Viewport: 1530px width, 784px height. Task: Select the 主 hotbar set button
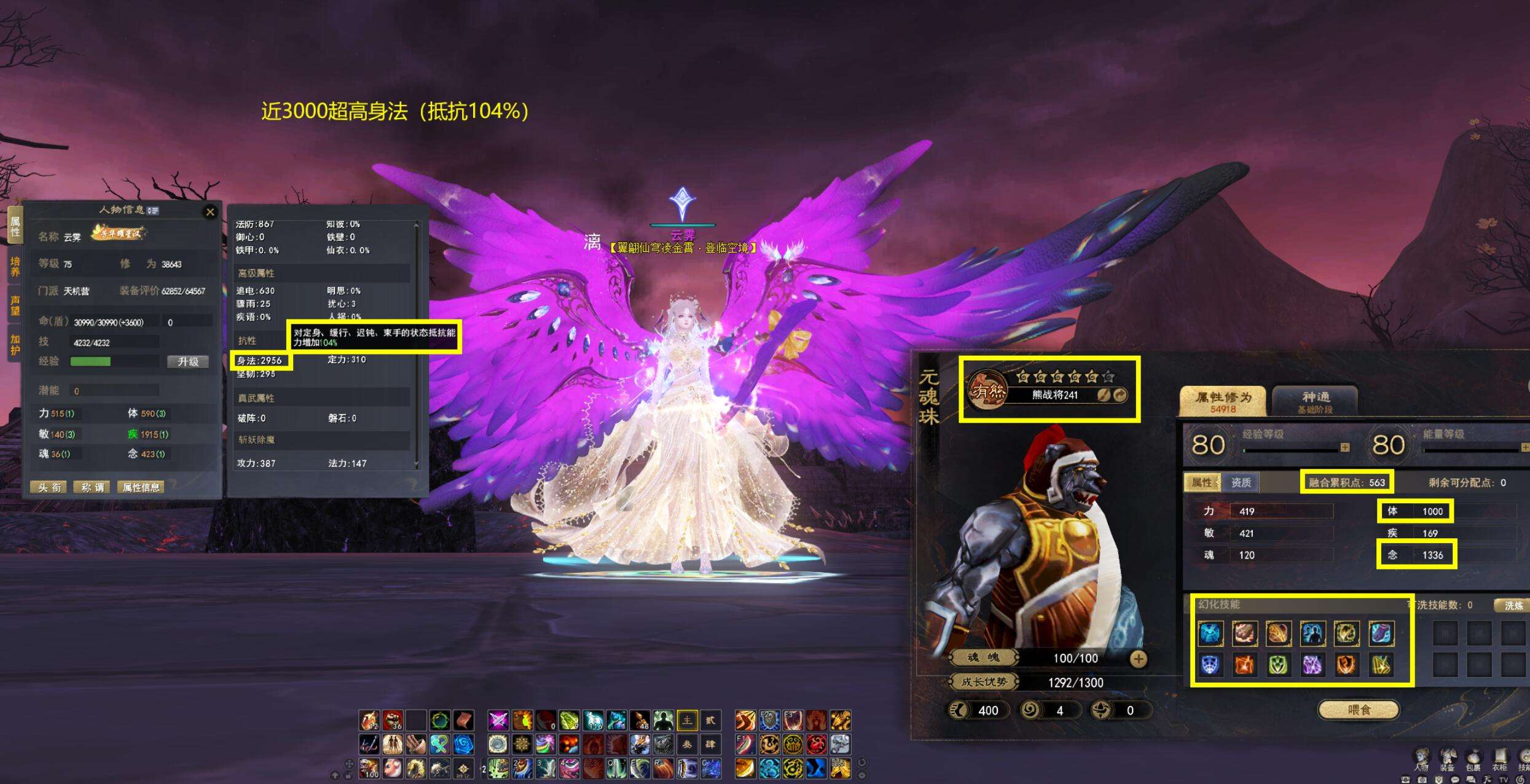pos(686,720)
